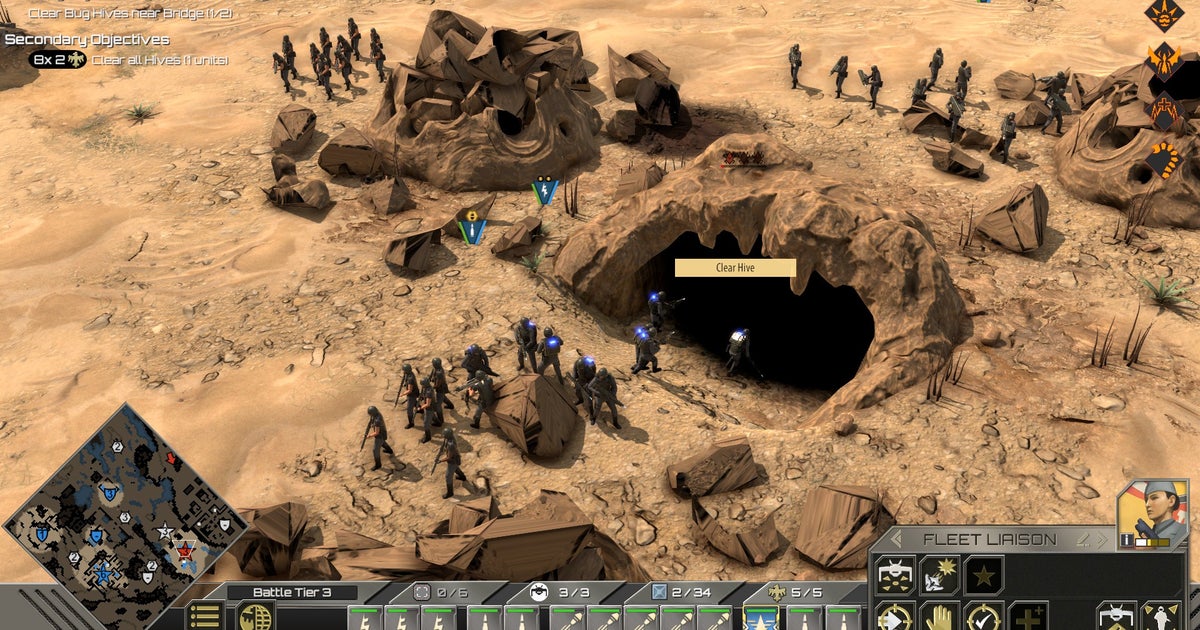Activate the dropship support ability
This screenshot has width=1200, height=630.
(x=895, y=576)
